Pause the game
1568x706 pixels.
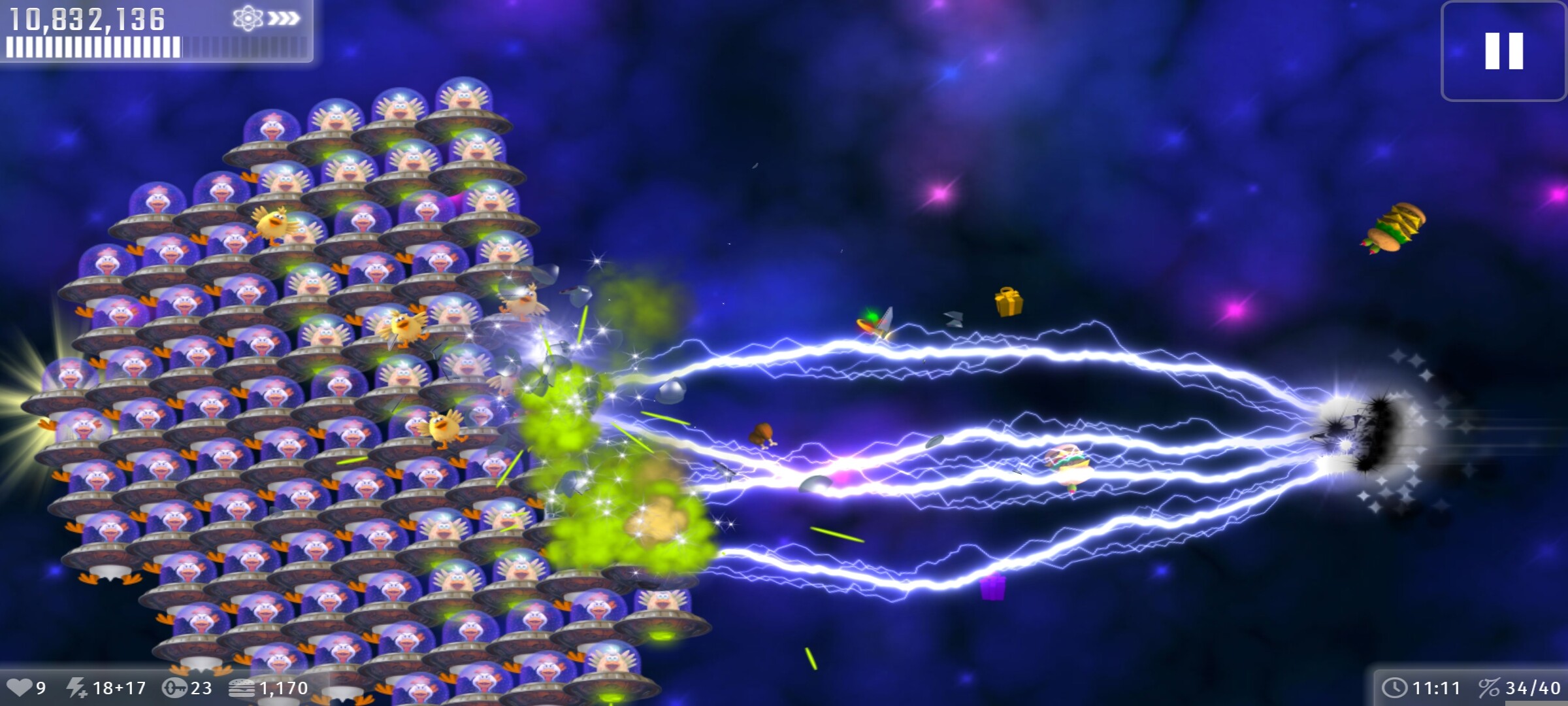click(1503, 51)
